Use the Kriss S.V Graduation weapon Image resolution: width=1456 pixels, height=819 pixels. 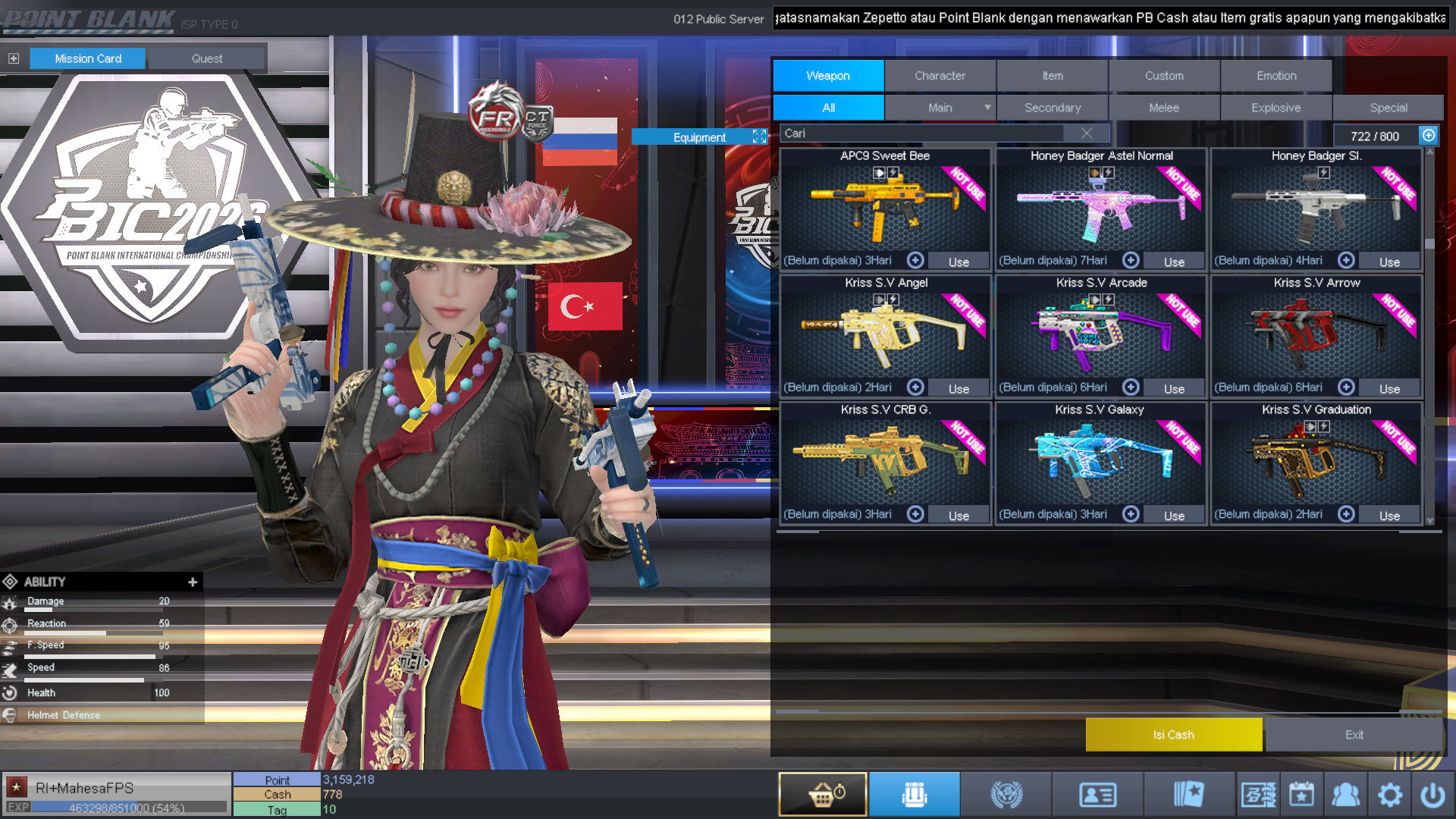pyautogui.click(x=1389, y=516)
